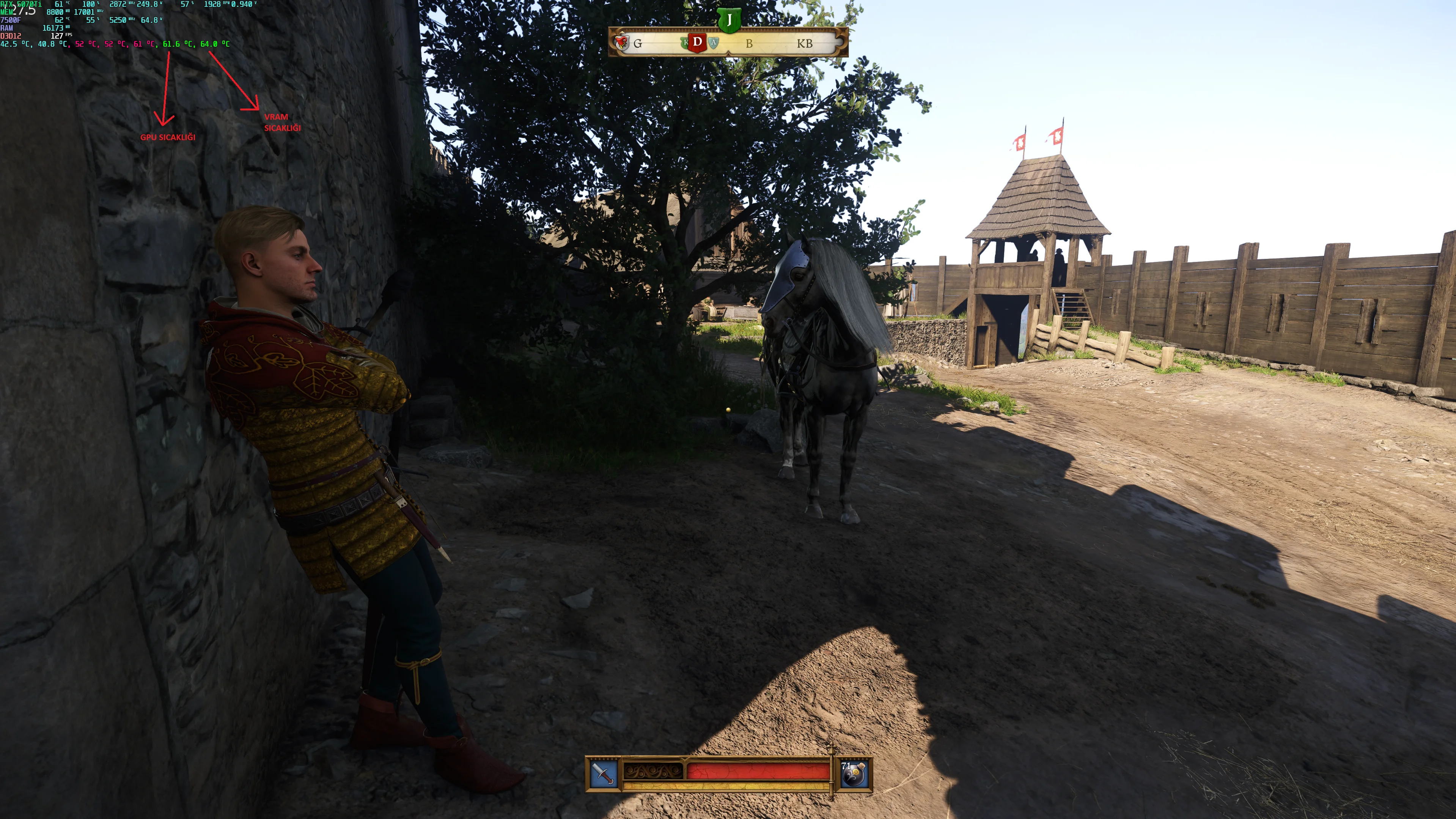This screenshot has height=819, width=1456.
Task: Click the red flag shield compass icon
Action: point(622,43)
